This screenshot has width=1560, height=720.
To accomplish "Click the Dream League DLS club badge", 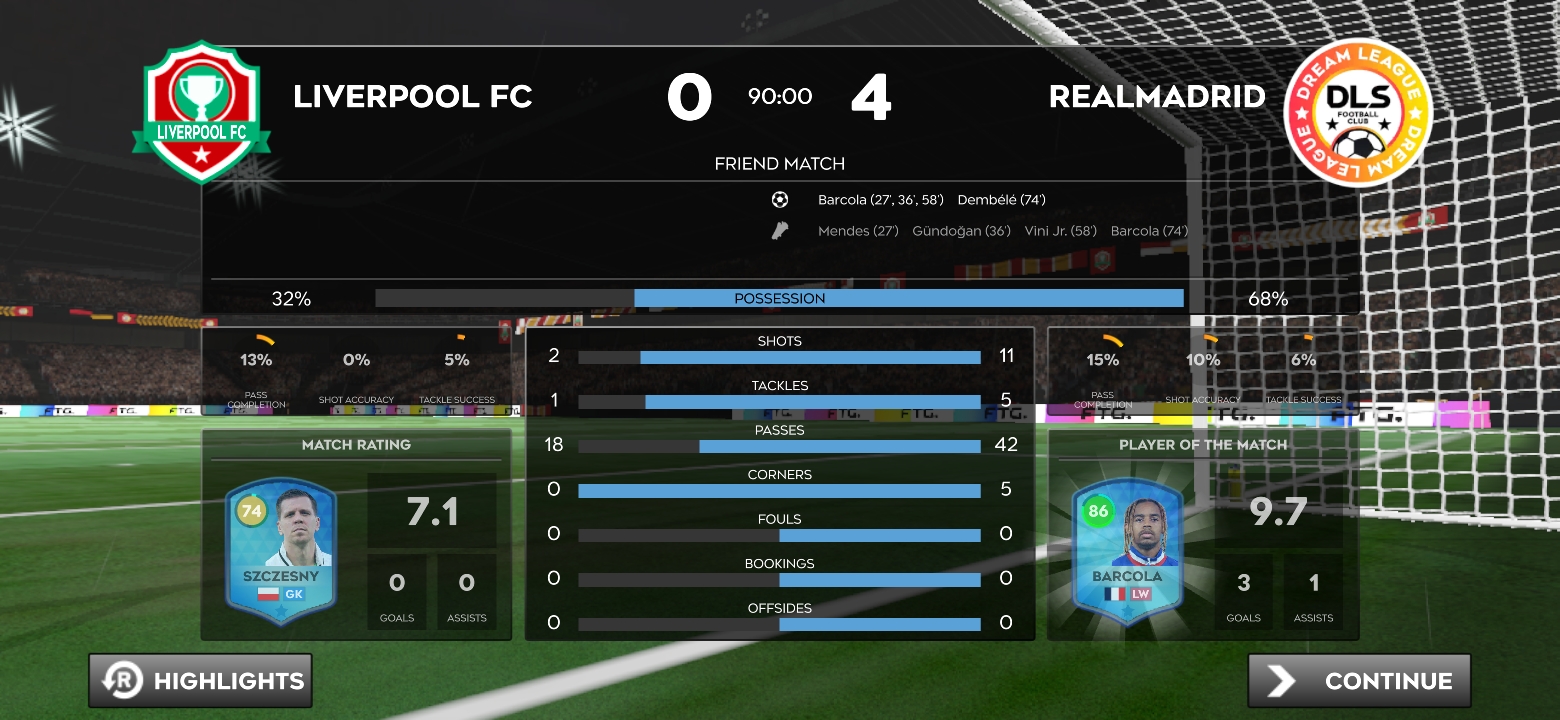I will pyautogui.click(x=1357, y=112).
